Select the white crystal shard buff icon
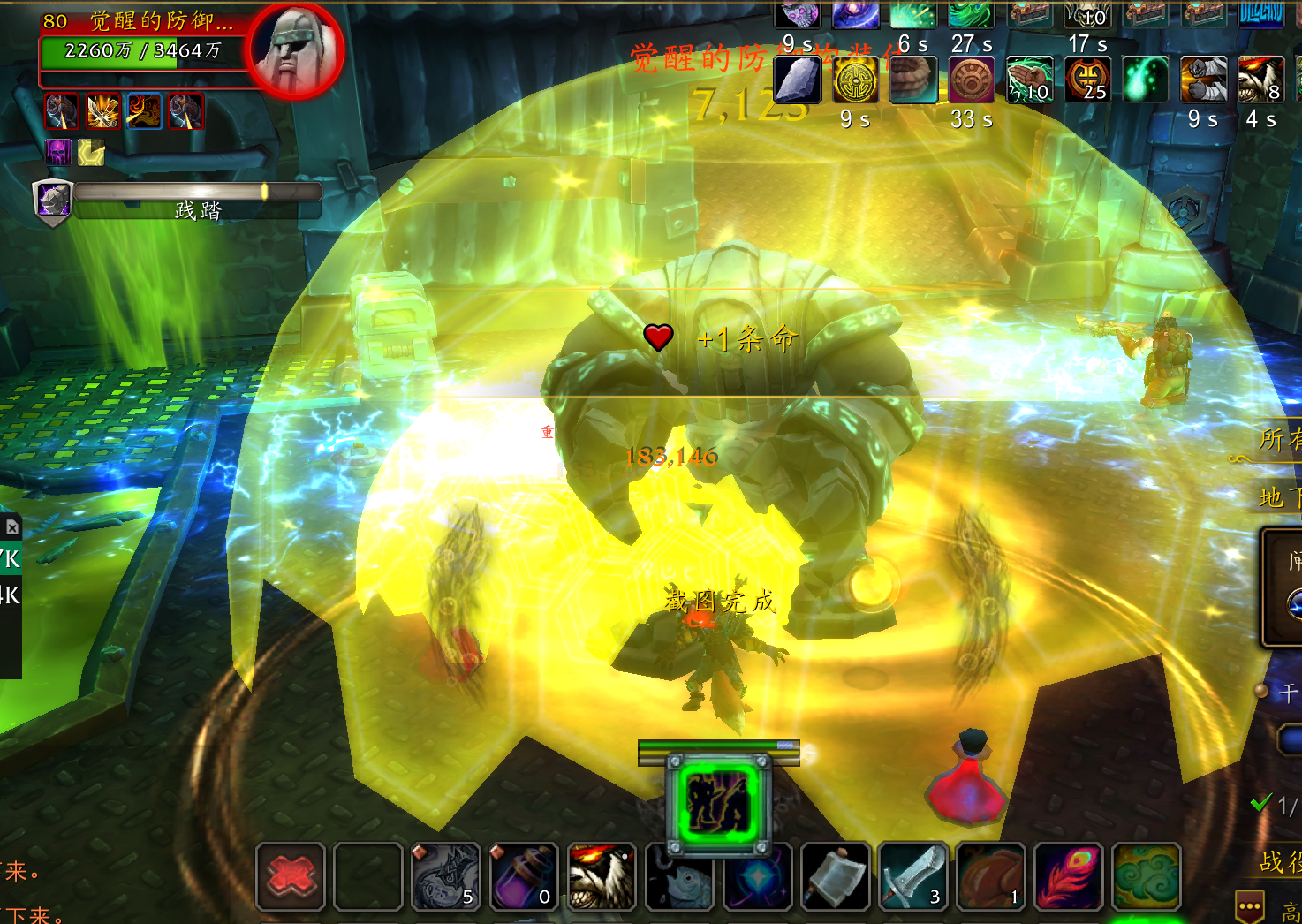The image size is (1302, 924). click(x=798, y=80)
